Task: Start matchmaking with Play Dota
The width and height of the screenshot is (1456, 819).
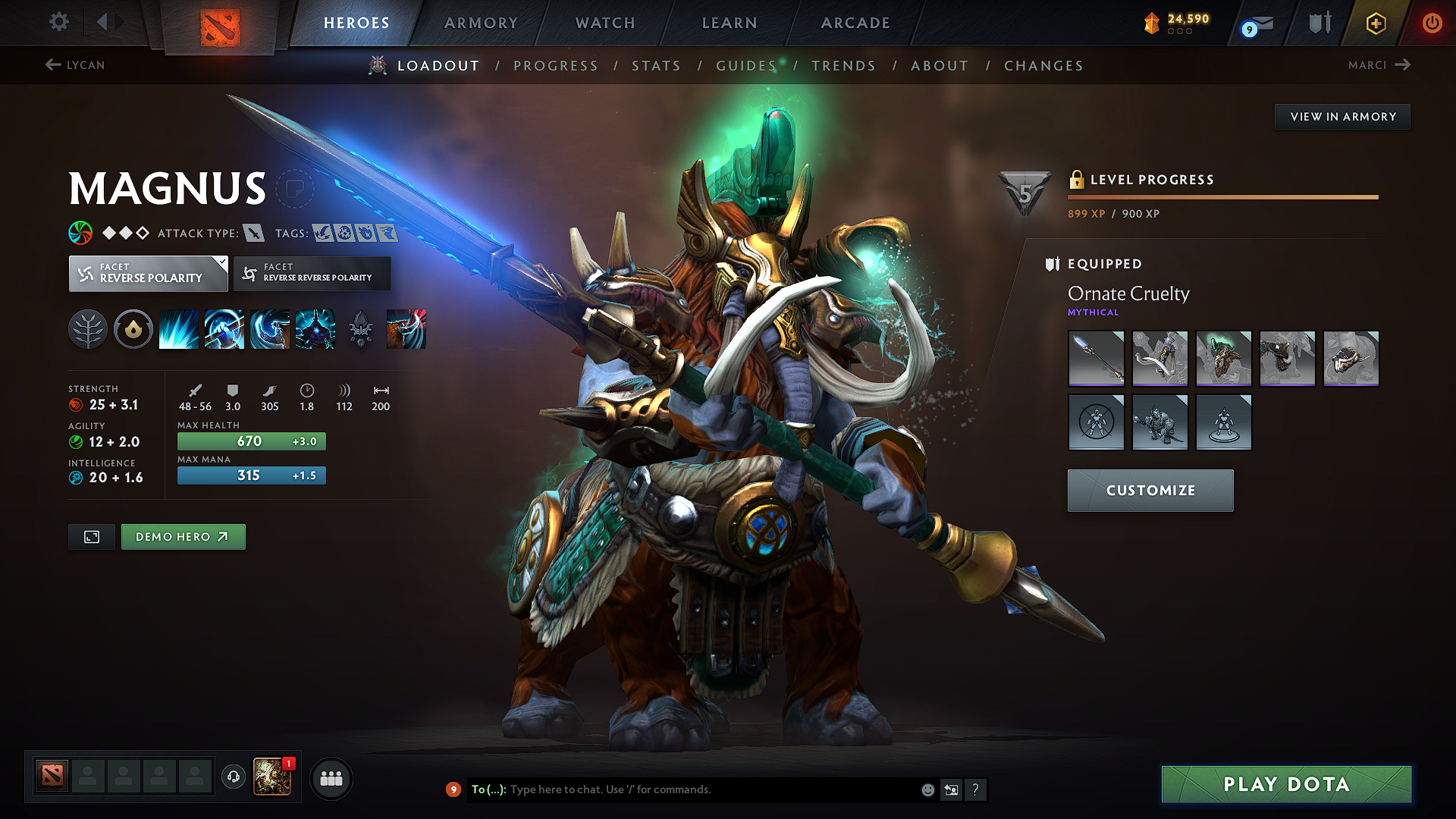Action: click(1286, 784)
